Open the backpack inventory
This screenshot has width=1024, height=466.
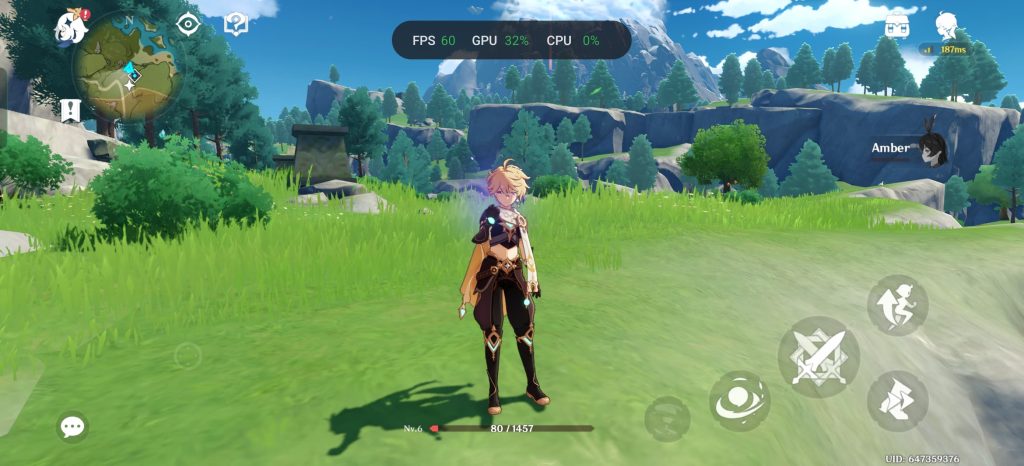point(897,23)
